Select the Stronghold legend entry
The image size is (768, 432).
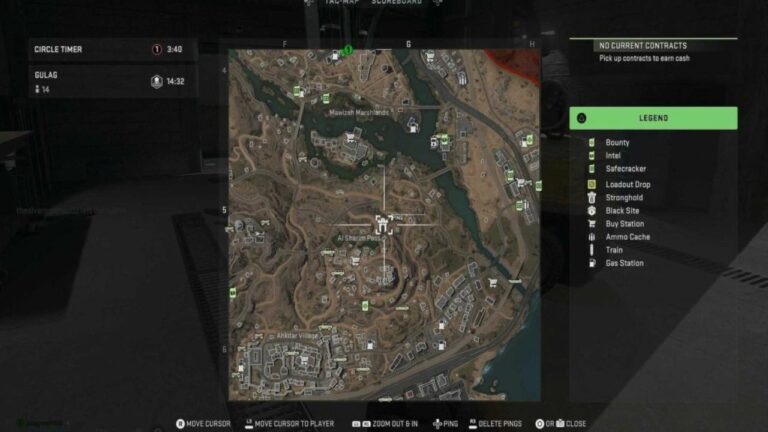coord(624,198)
